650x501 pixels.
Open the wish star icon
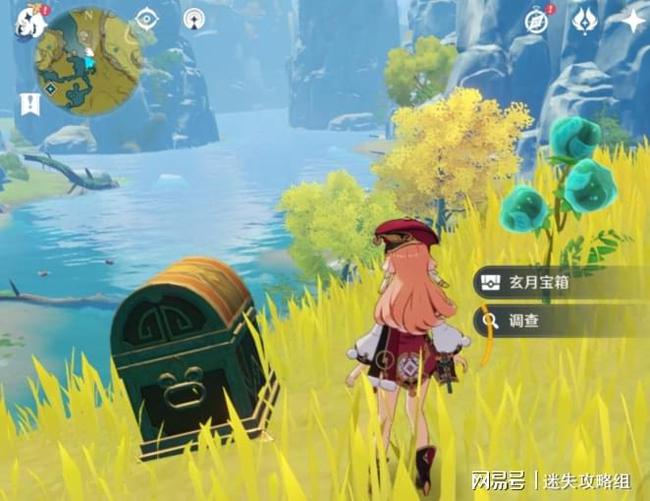(x=632, y=20)
